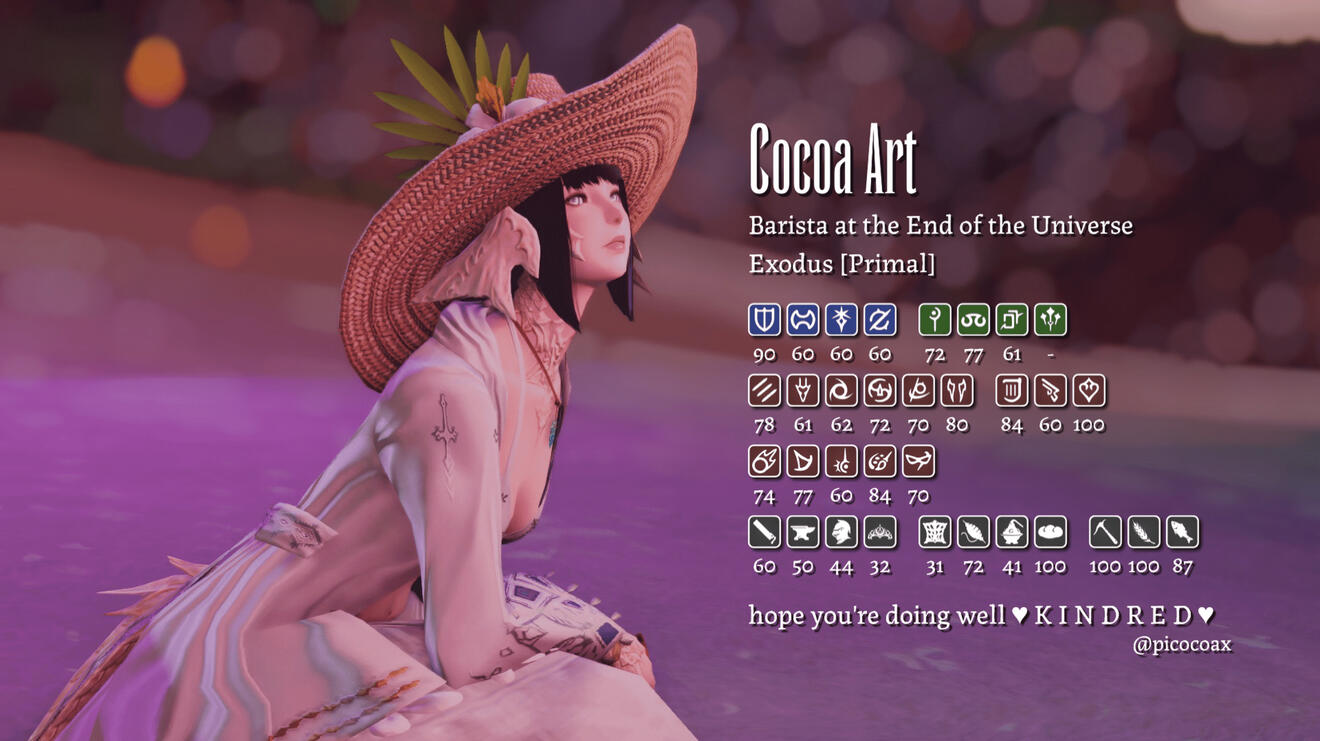Viewport: 1320px width, 741px height.
Task: Select the Fisher fish icon
Action: (x=1182, y=533)
